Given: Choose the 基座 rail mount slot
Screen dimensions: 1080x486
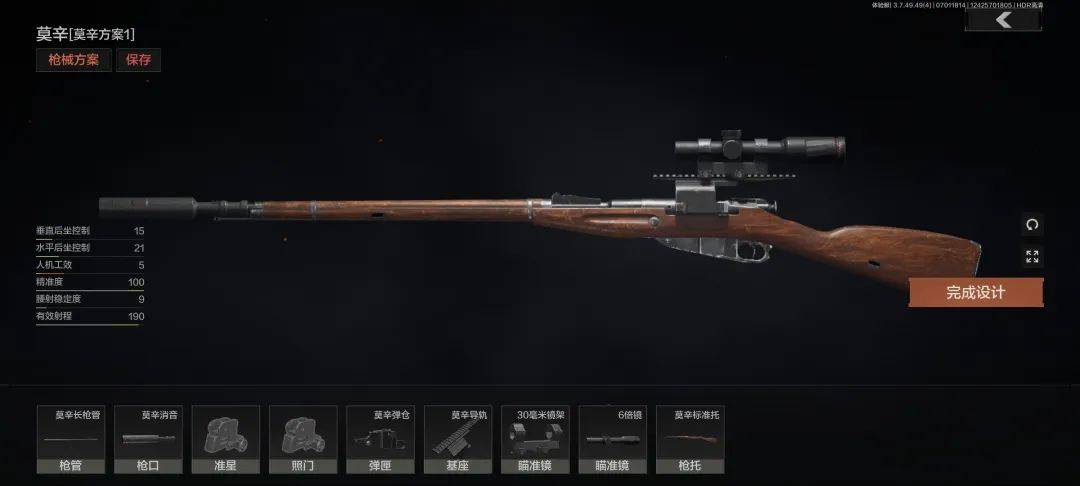Looking at the screenshot, I should tap(458, 439).
